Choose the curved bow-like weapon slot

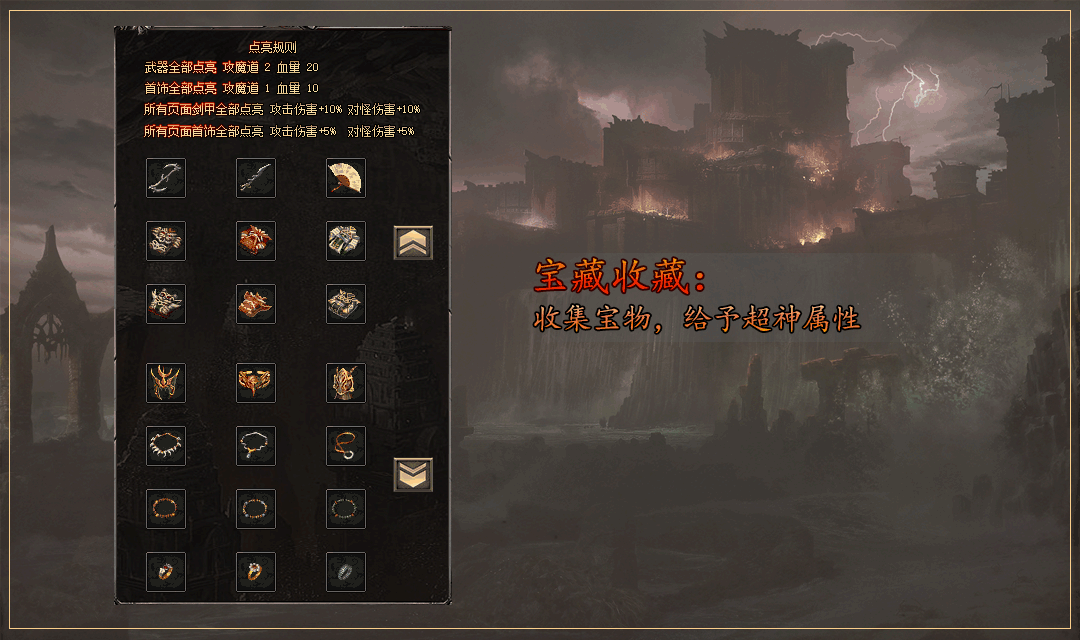point(166,178)
